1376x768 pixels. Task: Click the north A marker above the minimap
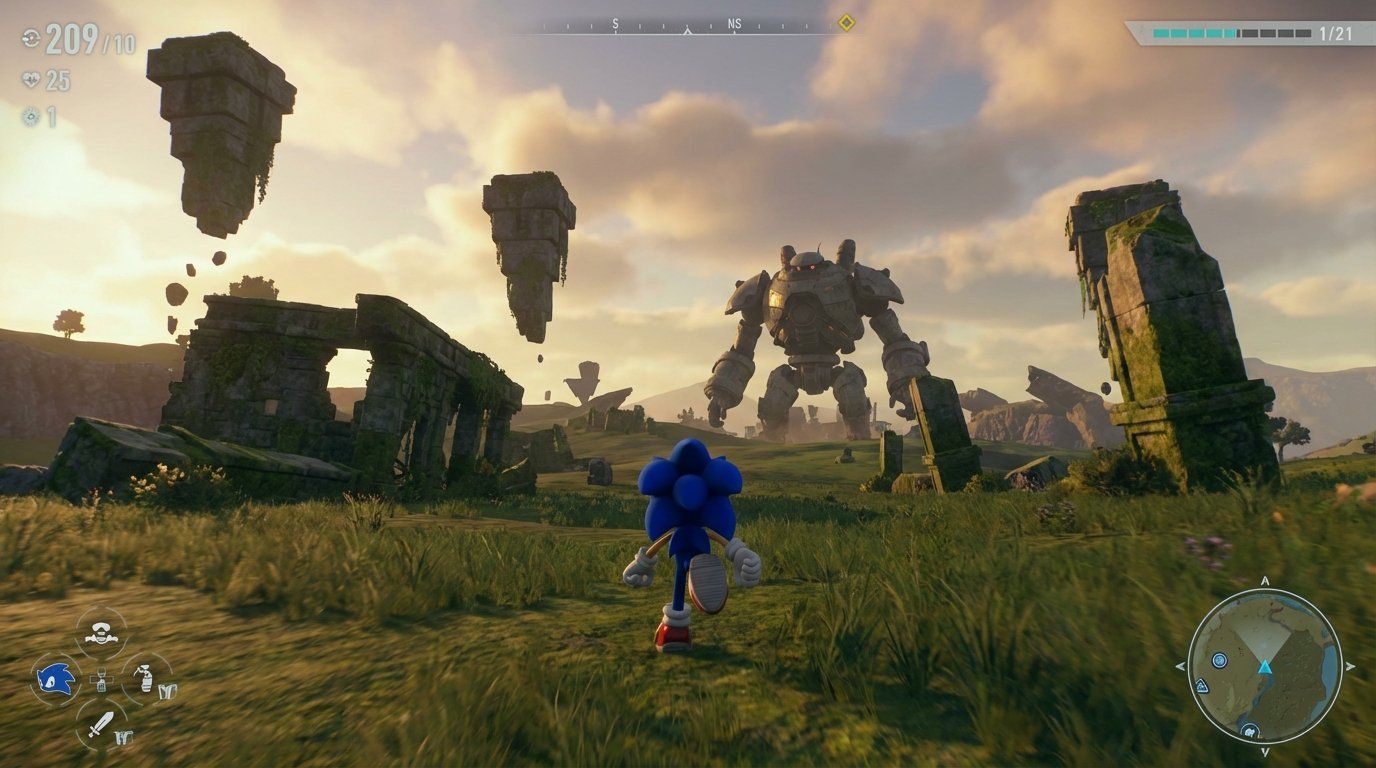tap(1264, 581)
